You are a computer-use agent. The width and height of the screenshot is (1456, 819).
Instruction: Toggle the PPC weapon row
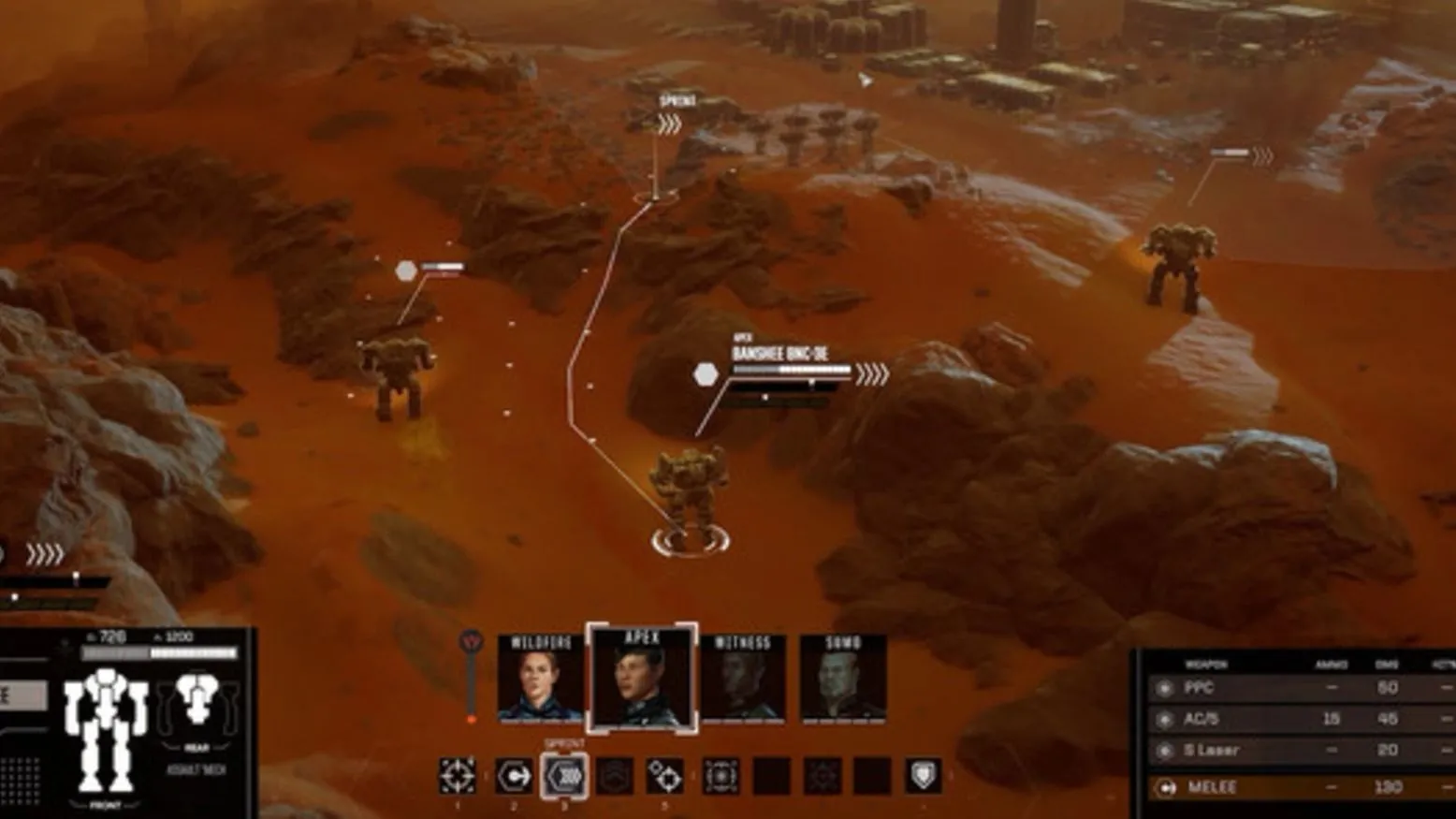[x=1301, y=688]
